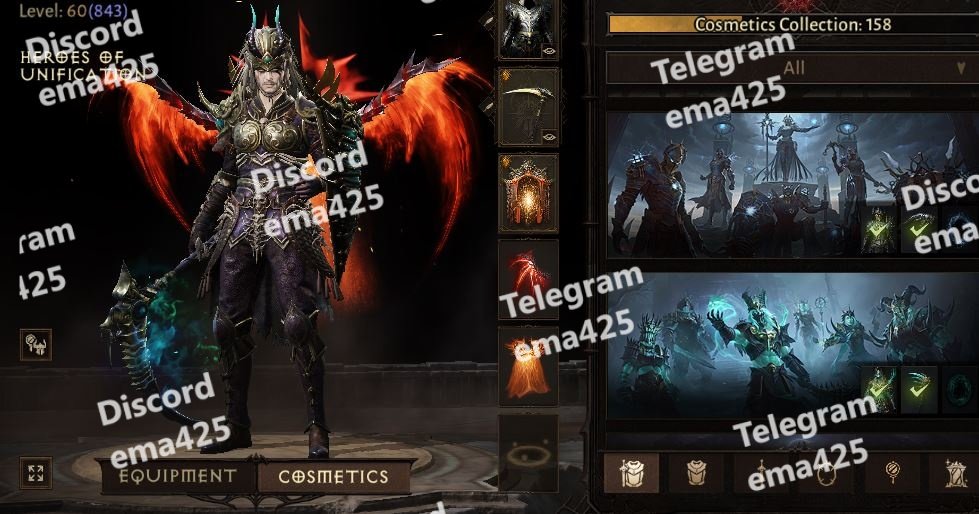The image size is (979, 514).
Task: Open the round emblem cosmetics category
Action: coord(891,473)
